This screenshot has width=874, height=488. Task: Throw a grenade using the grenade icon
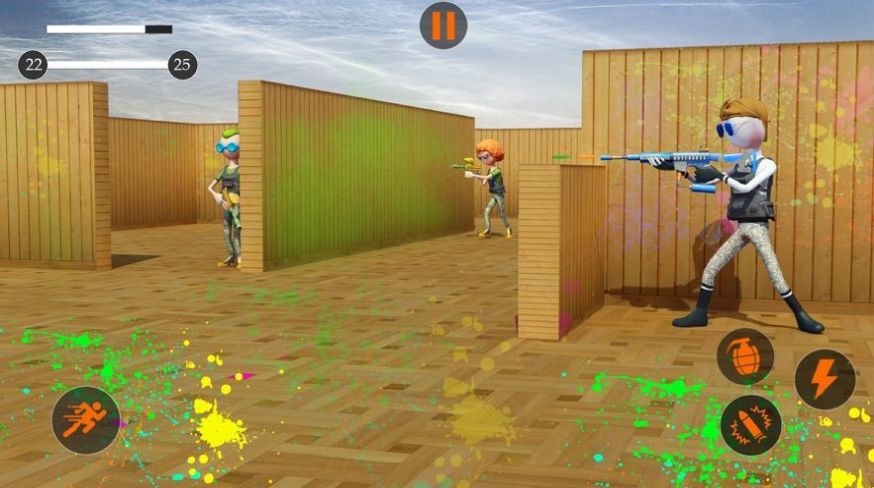click(745, 357)
